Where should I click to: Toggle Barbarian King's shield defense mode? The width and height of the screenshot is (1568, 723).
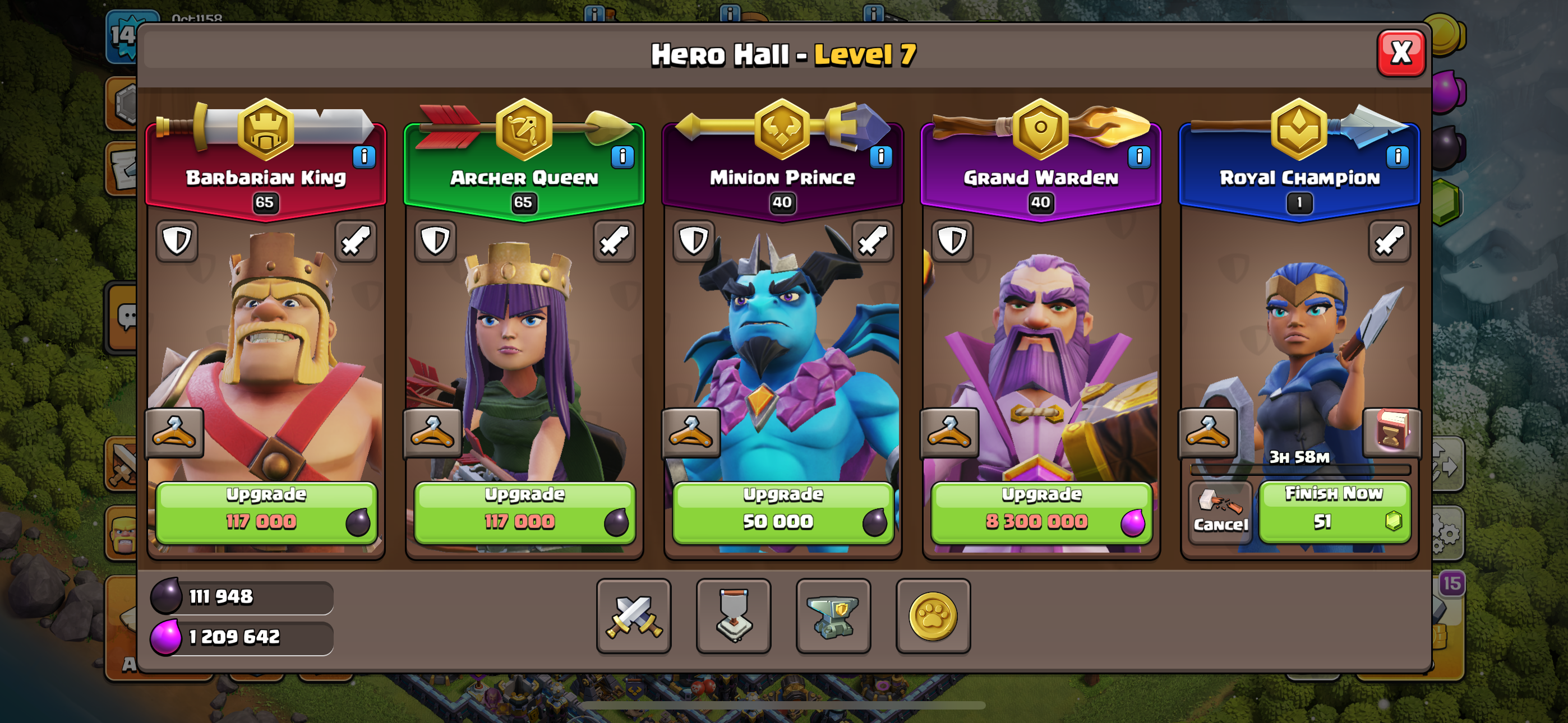(177, 241)
